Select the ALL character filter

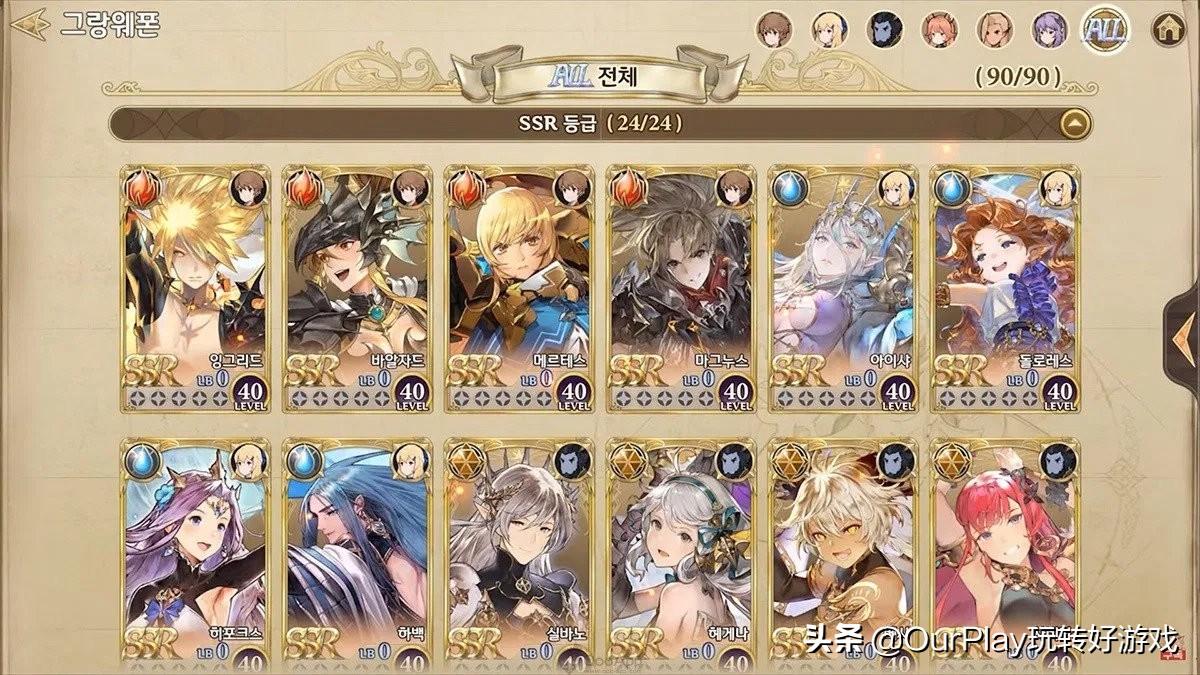[1105, 29]
